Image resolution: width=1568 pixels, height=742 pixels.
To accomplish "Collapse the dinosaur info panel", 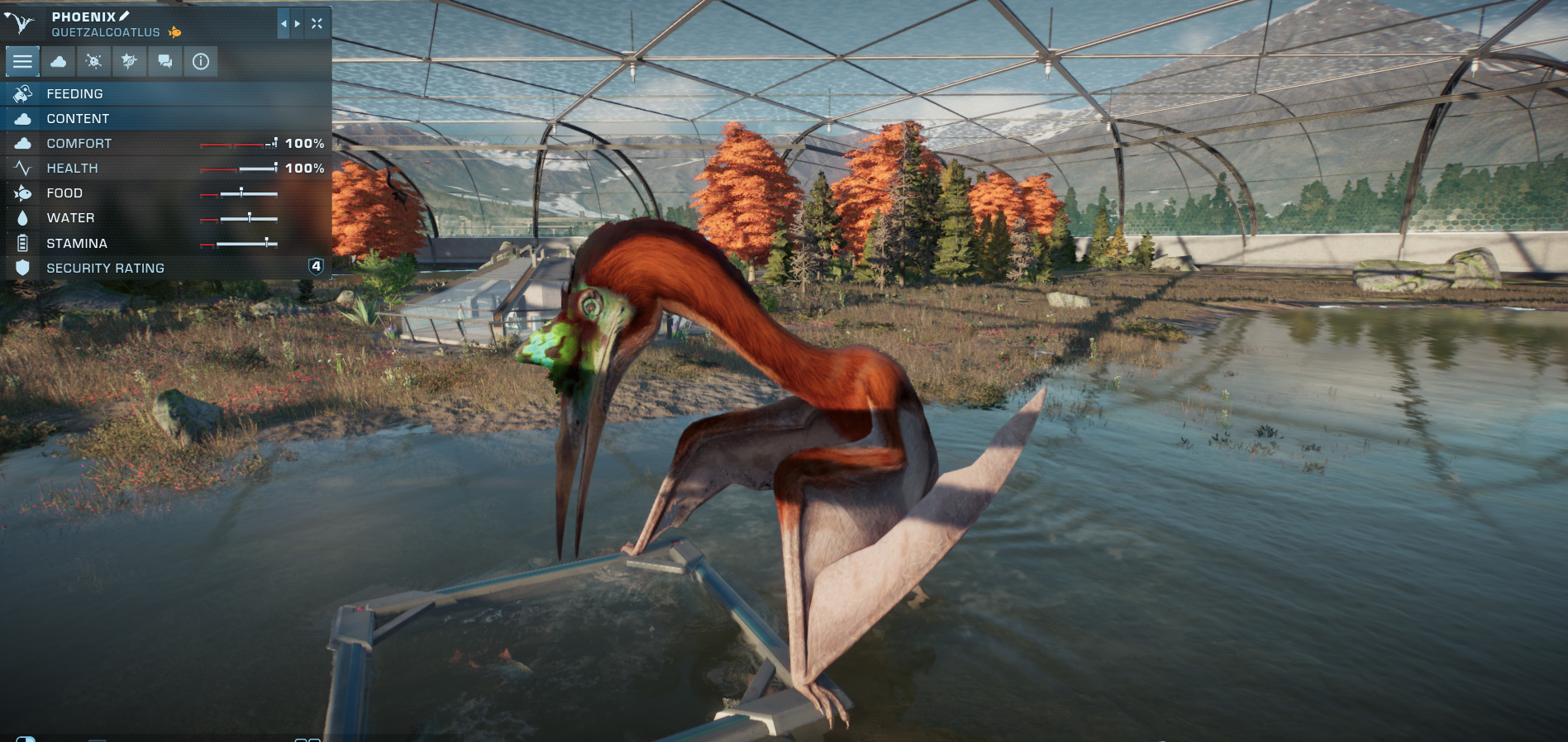I will [x=317, y=24].
